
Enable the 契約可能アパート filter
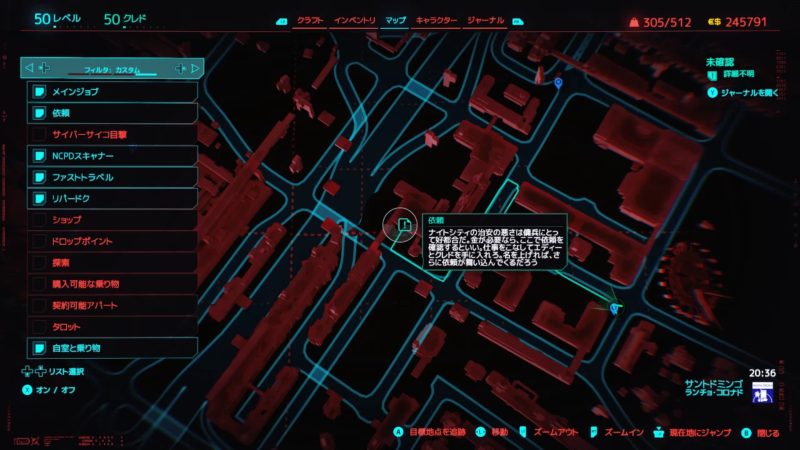click(x=112, y=305)
